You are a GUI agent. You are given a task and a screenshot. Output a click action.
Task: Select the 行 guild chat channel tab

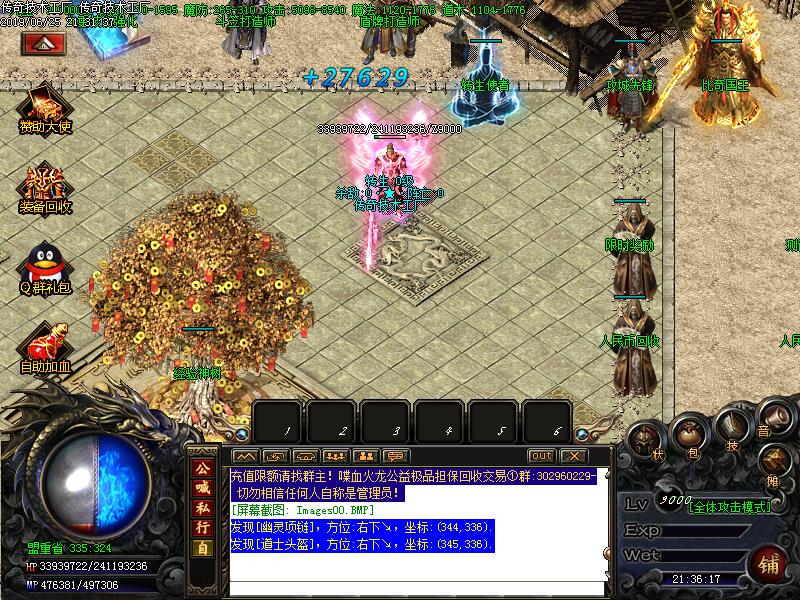202,527
